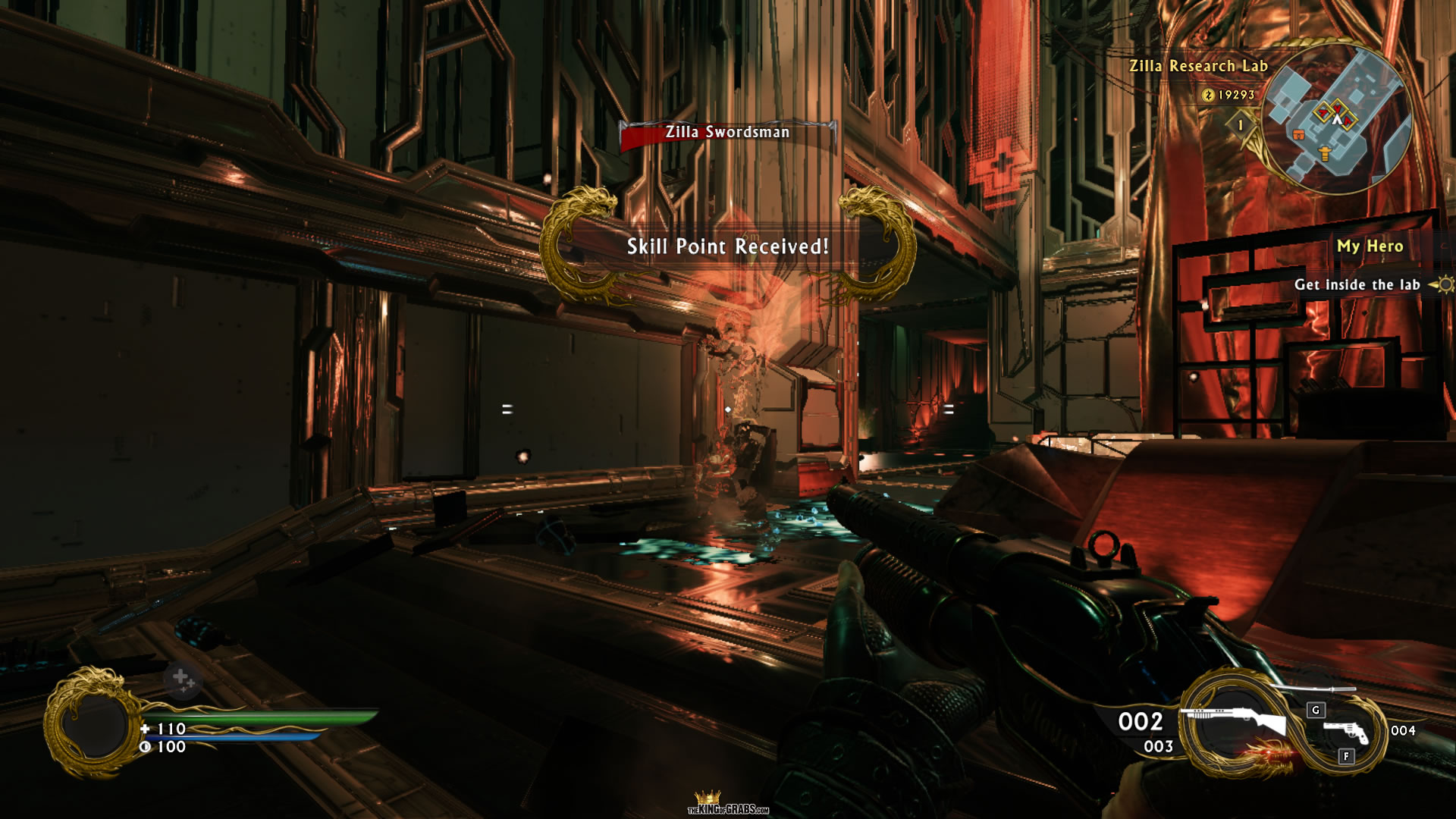Open the My Hero quest tracker

(1369, 246)
